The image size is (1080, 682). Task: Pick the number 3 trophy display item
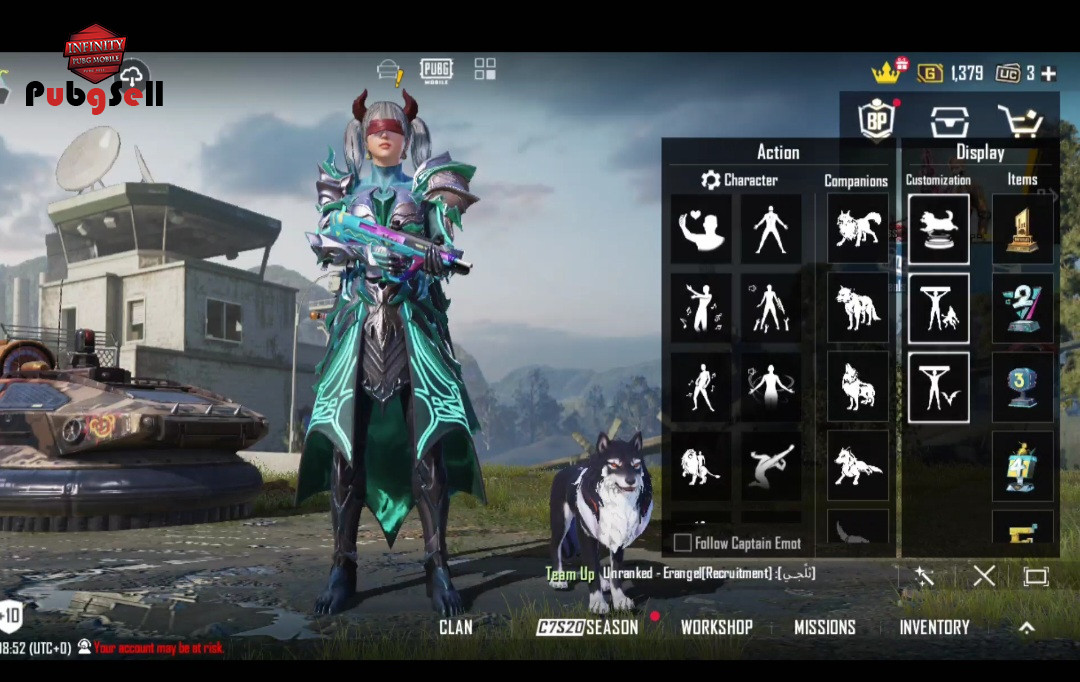[x=1022, y=387]
